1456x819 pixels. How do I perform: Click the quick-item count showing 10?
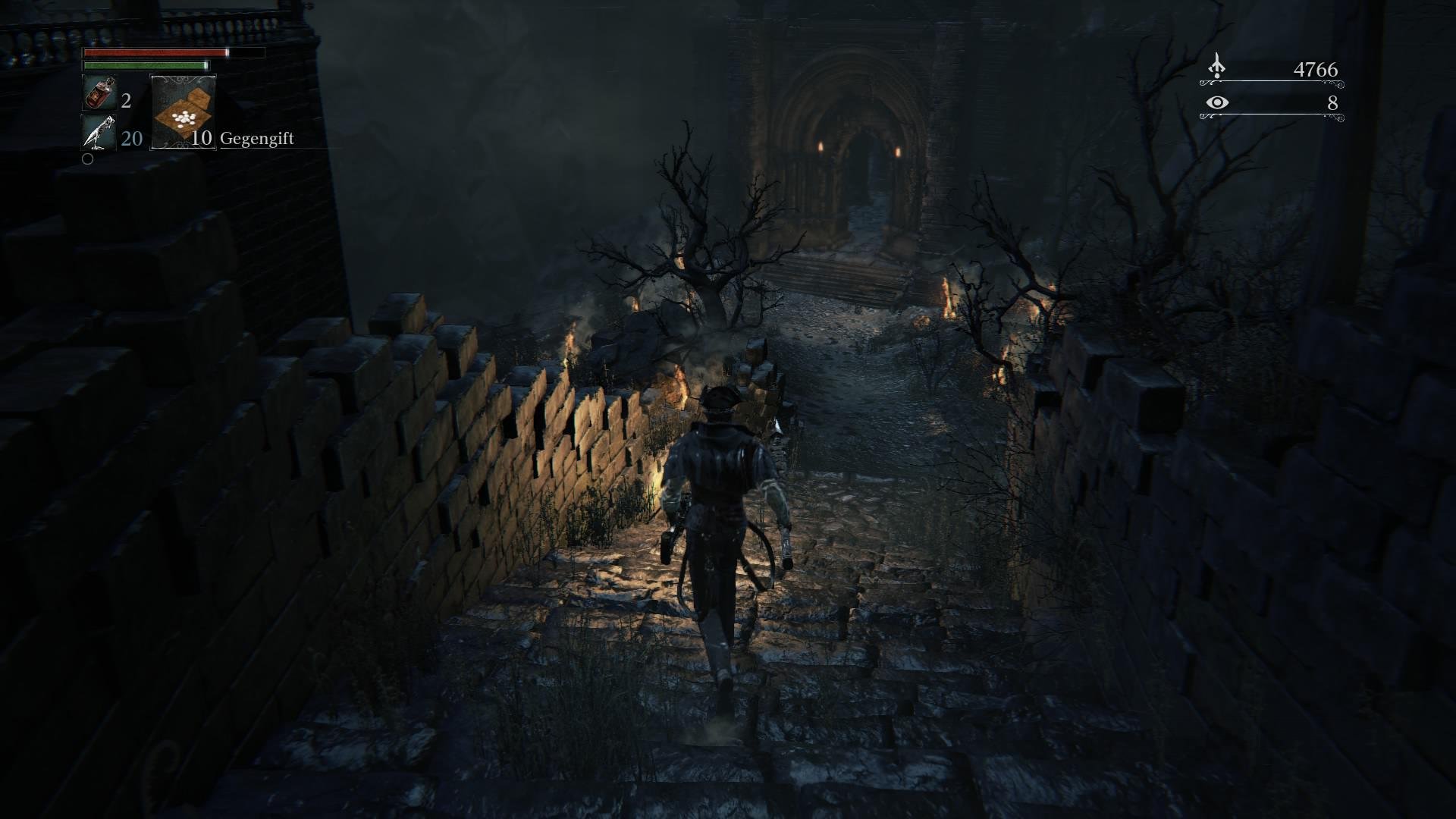tap(202, 140)
